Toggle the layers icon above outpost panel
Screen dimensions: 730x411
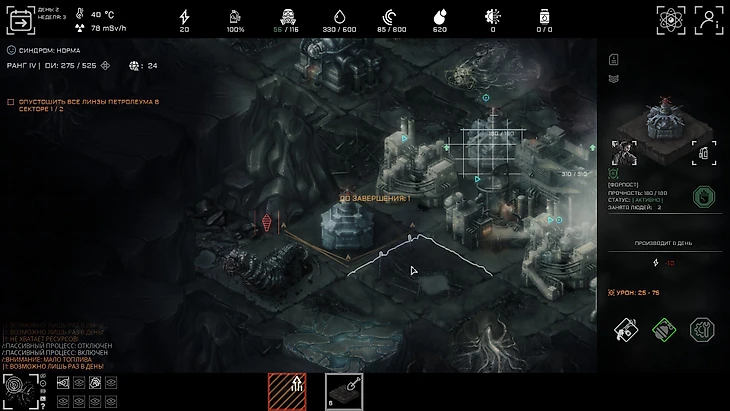(x=614, y=79)
